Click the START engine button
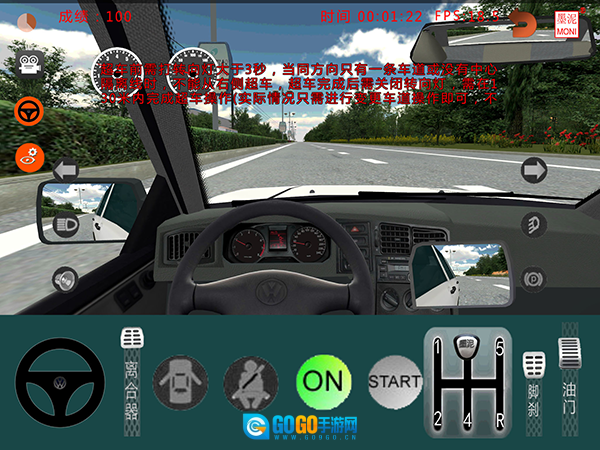The height and width of the screenshot is (450, 600). pyautogui.click(x=395, y=381)
